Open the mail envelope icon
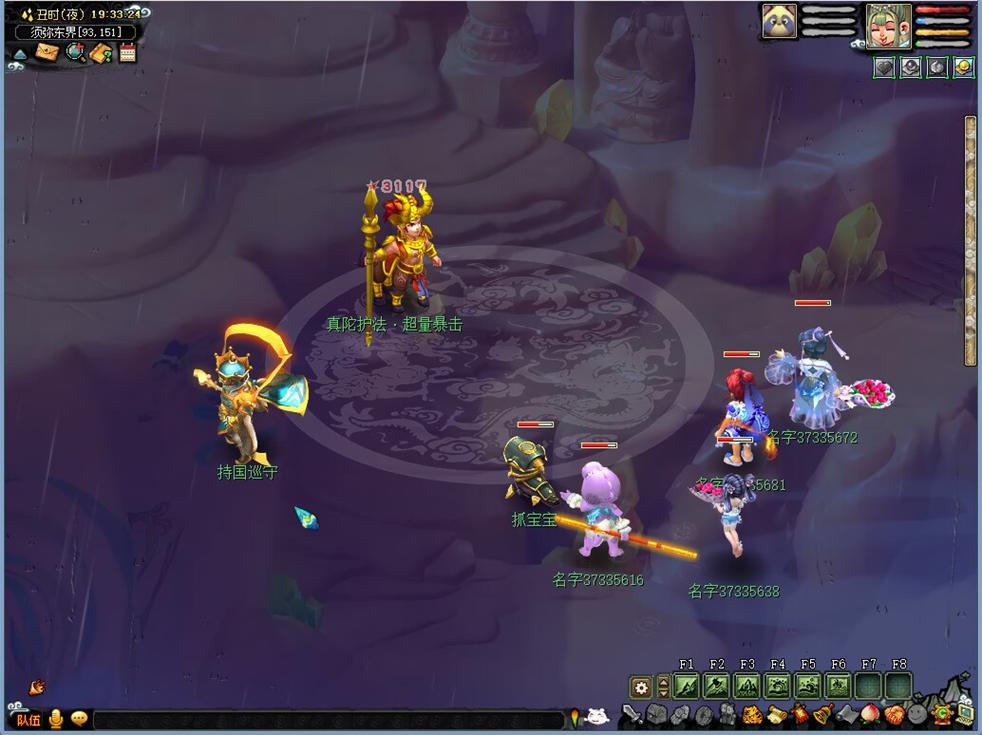Screen dimensions: 982x735 (47, 52)
